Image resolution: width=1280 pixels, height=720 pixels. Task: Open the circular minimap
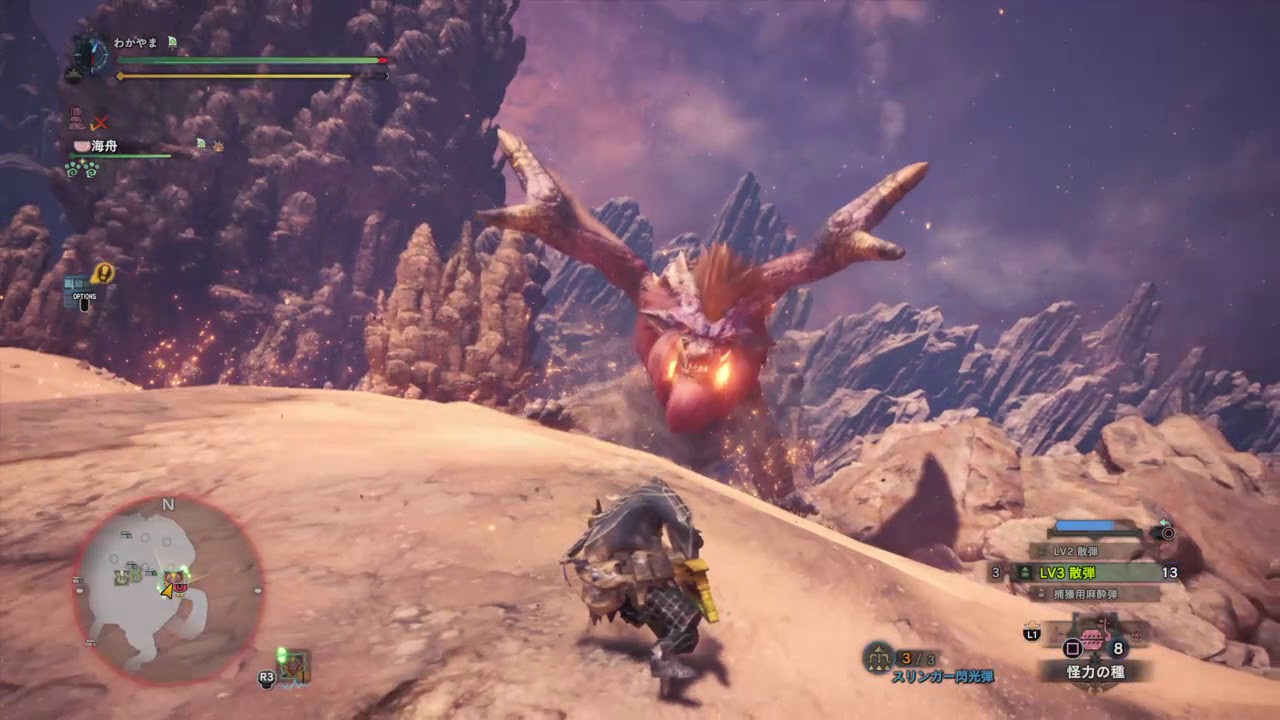167,592
